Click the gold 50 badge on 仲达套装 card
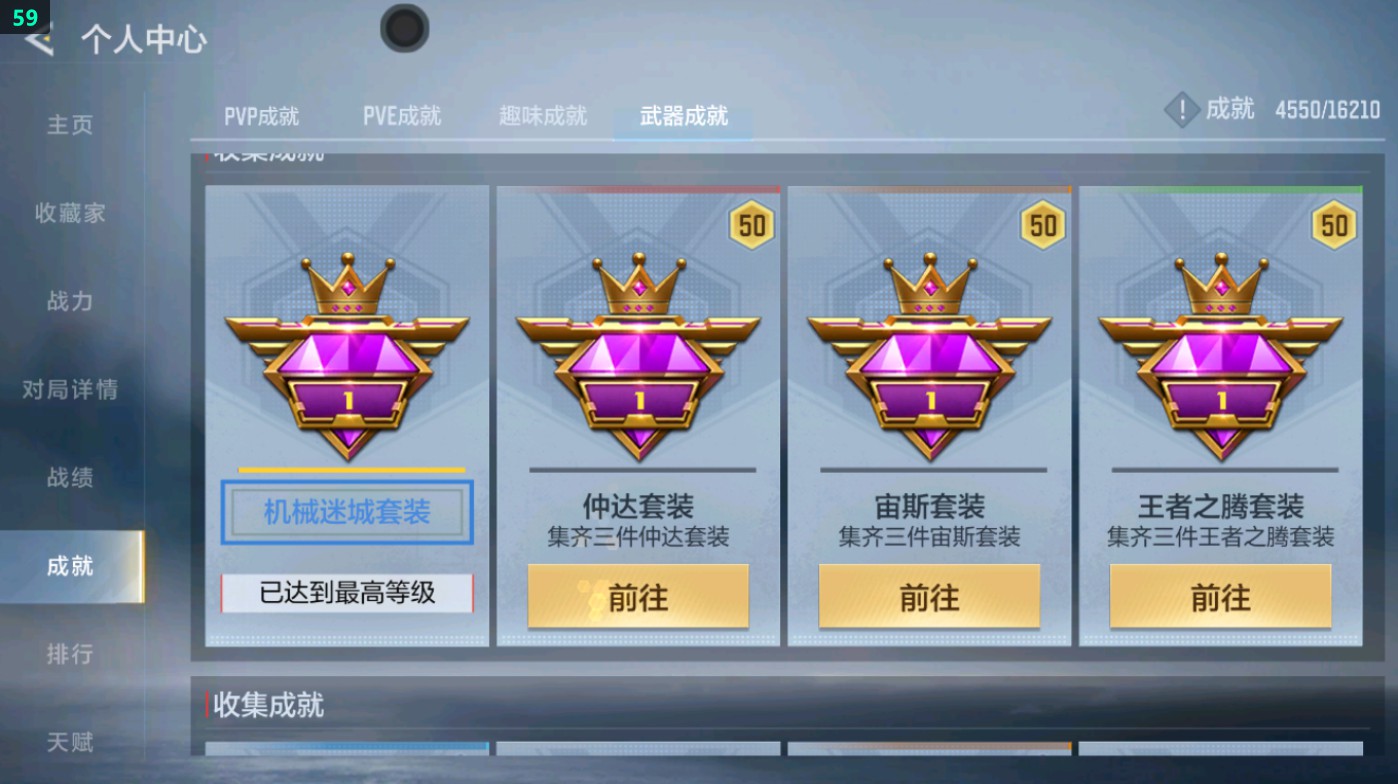Viewport: 1398px width, 784px height. click(751, 226)
